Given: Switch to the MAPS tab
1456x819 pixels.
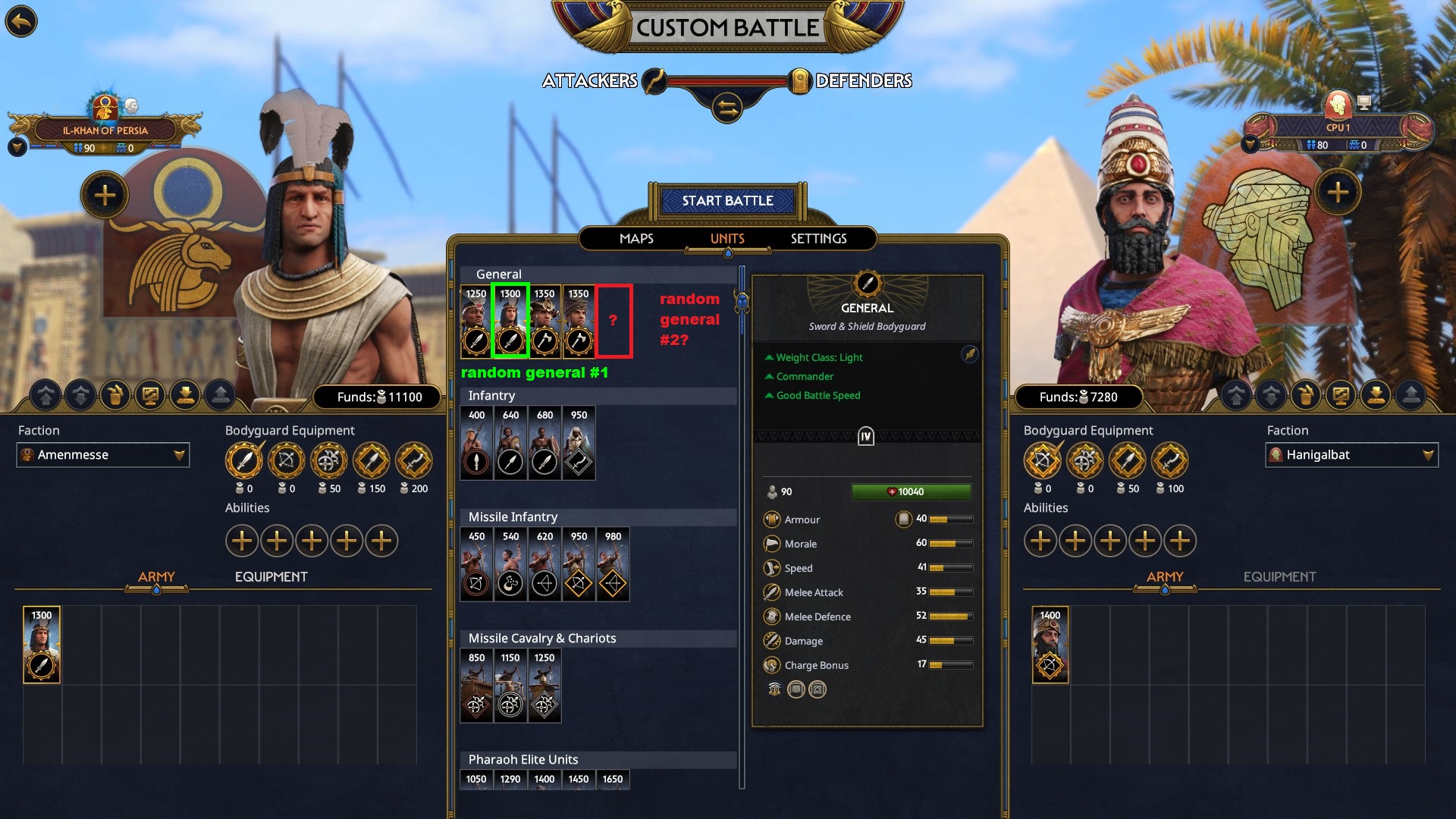Looking at the screenshot, I should tap(635, 239).
